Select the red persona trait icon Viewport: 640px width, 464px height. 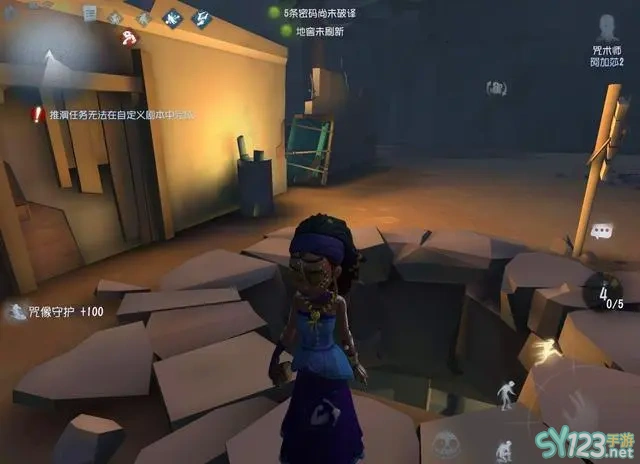129,38
